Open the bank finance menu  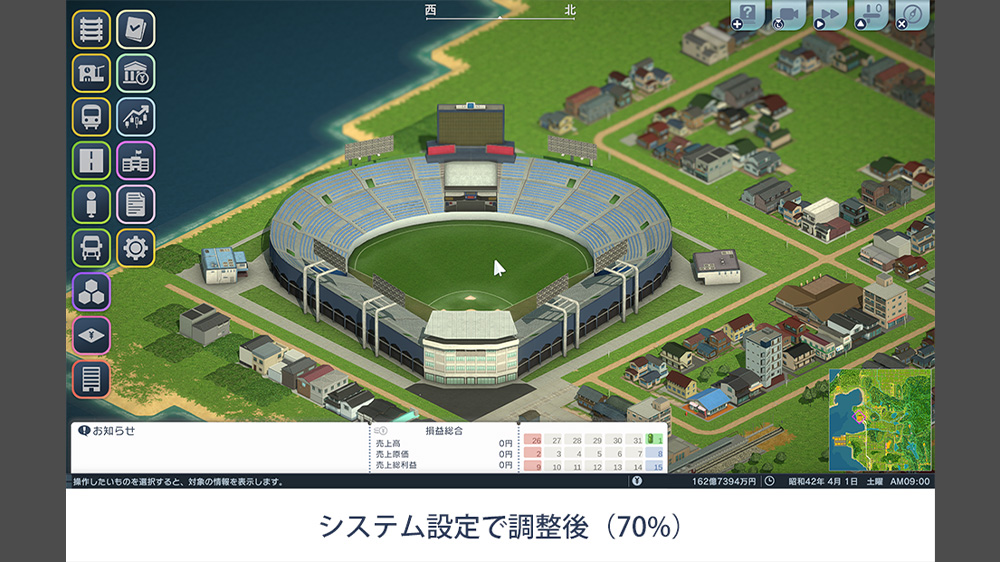(136, 73)
